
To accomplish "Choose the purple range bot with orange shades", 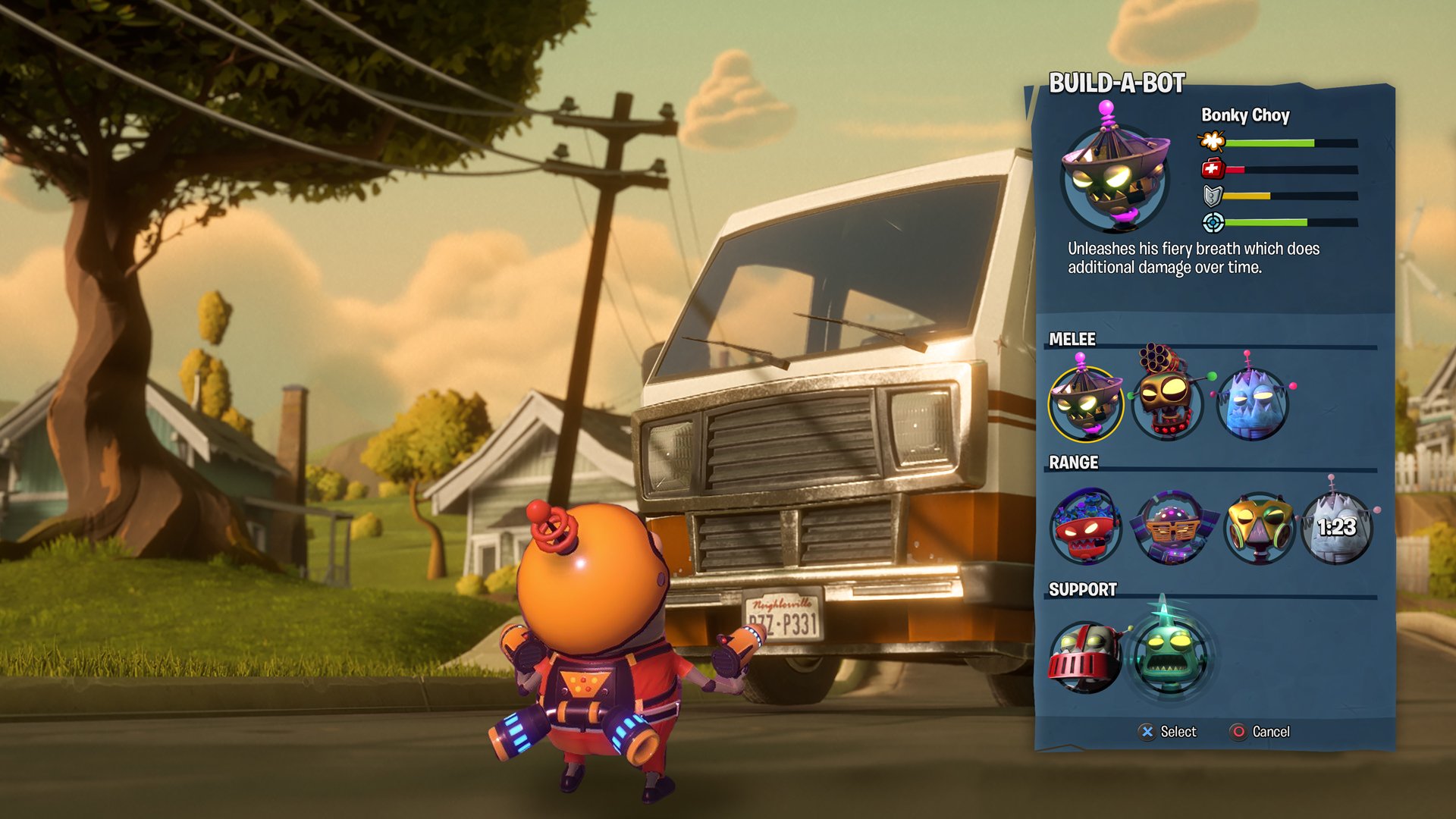I will pyautogui.click(x=1172, y=528).
